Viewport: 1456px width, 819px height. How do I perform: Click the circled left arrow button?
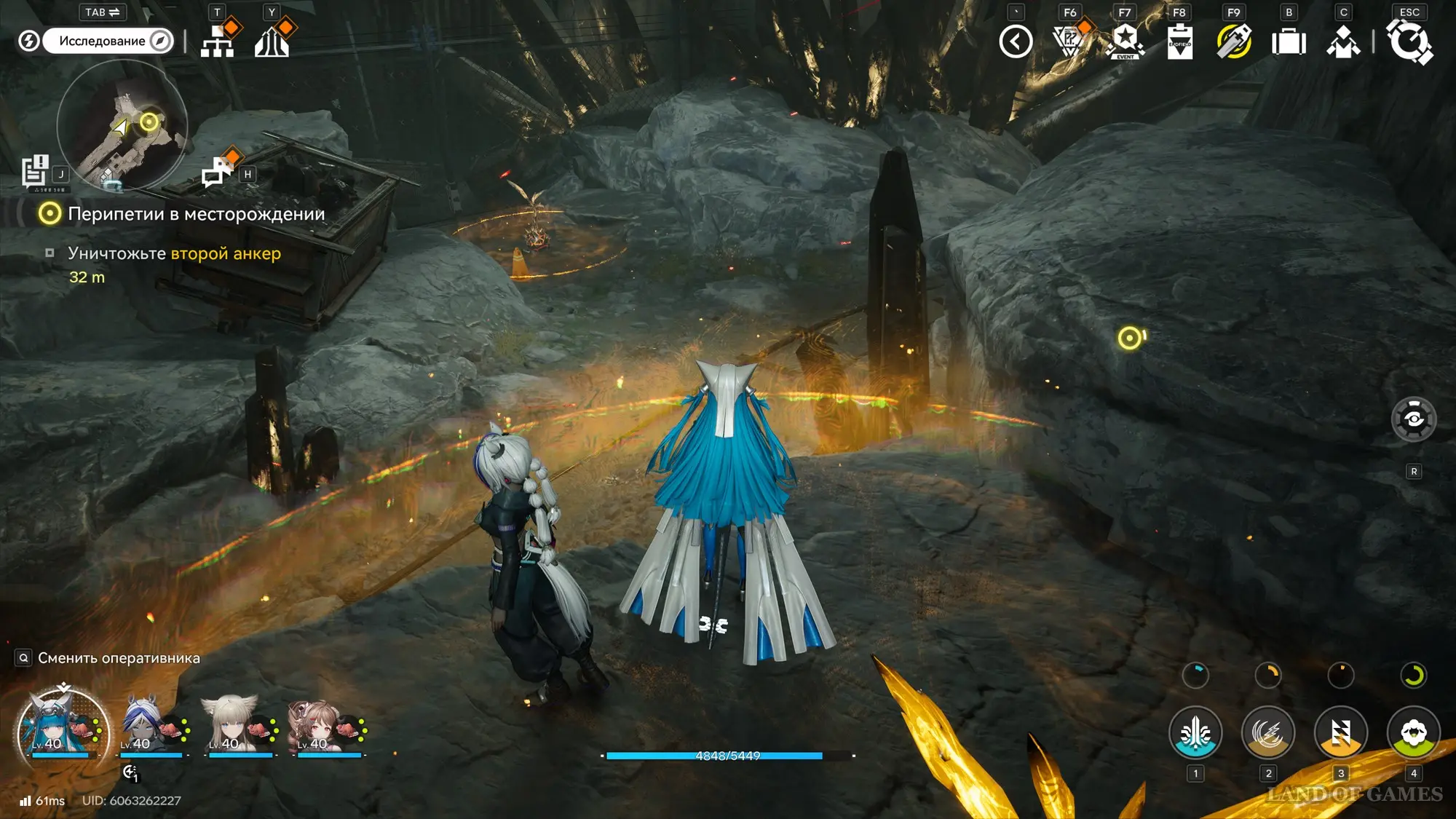pos(1016,41)
